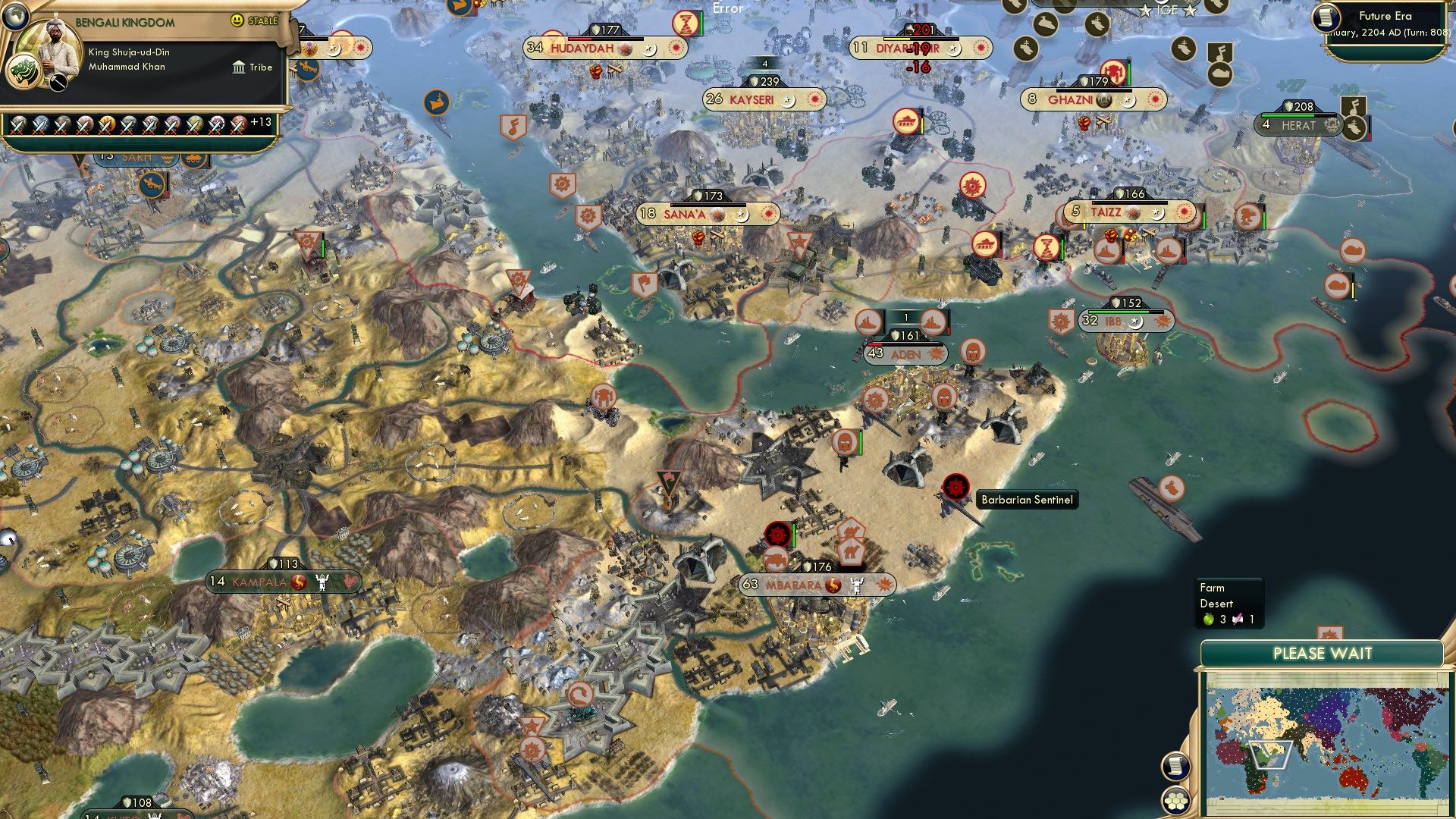Viewport: 1456px width, 819px height.
Task: Click the red war fist icon below Ghazni
Action: tap(1084, 124)
